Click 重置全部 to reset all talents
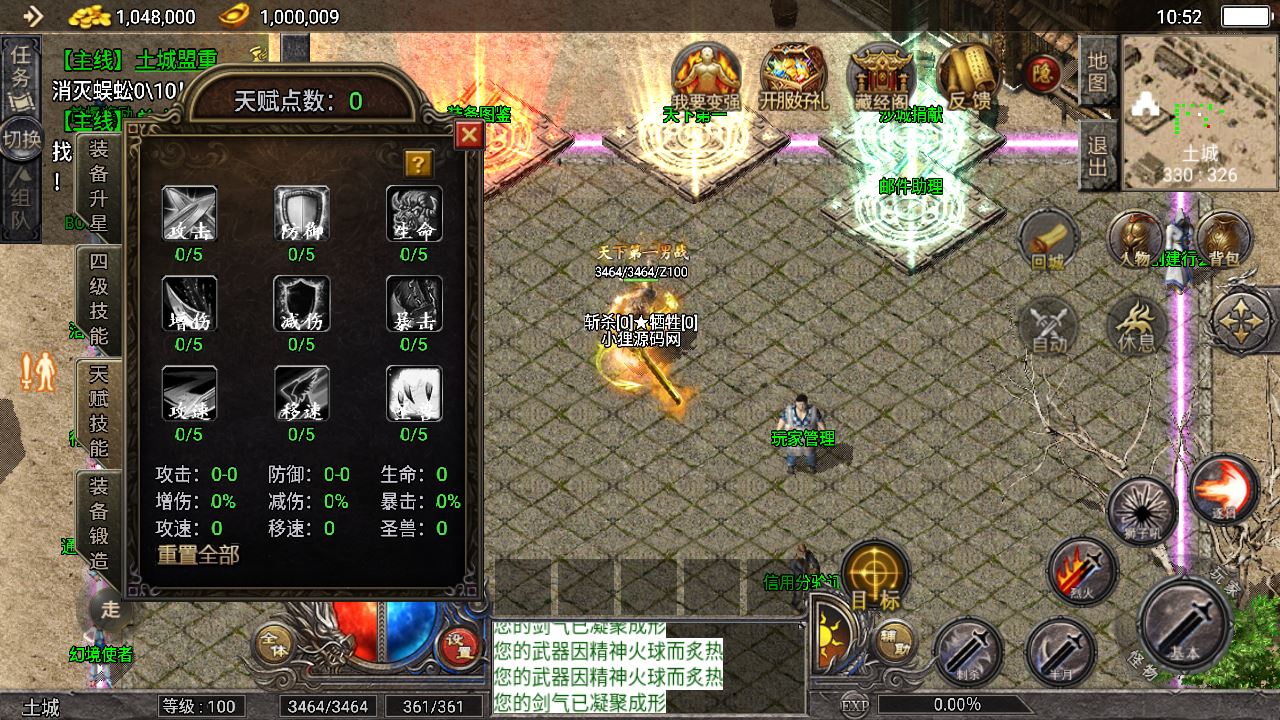 coord(198,555)
